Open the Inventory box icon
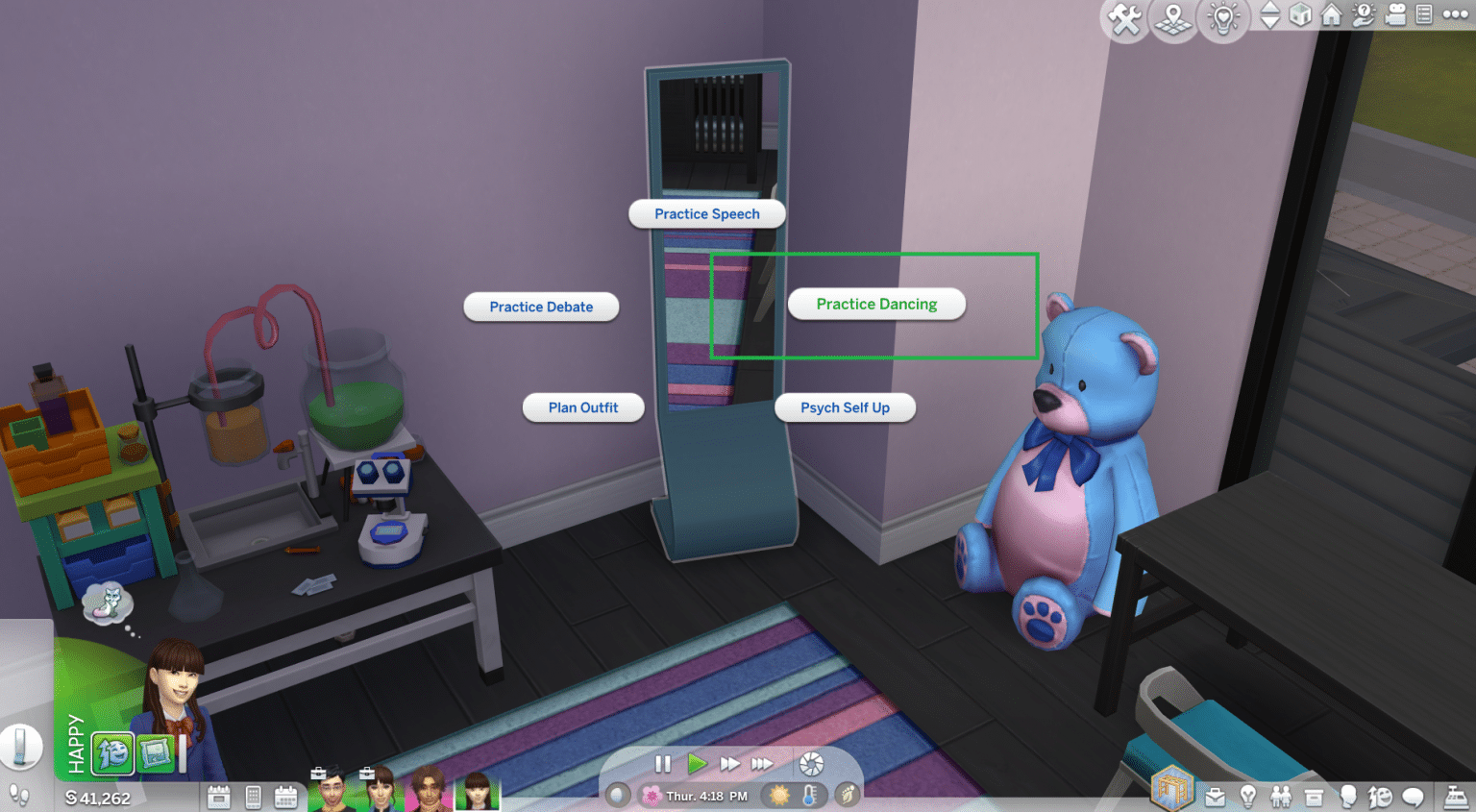Screen dimensions: 1476x812 pyautogui.click(x=1314, y=796)
